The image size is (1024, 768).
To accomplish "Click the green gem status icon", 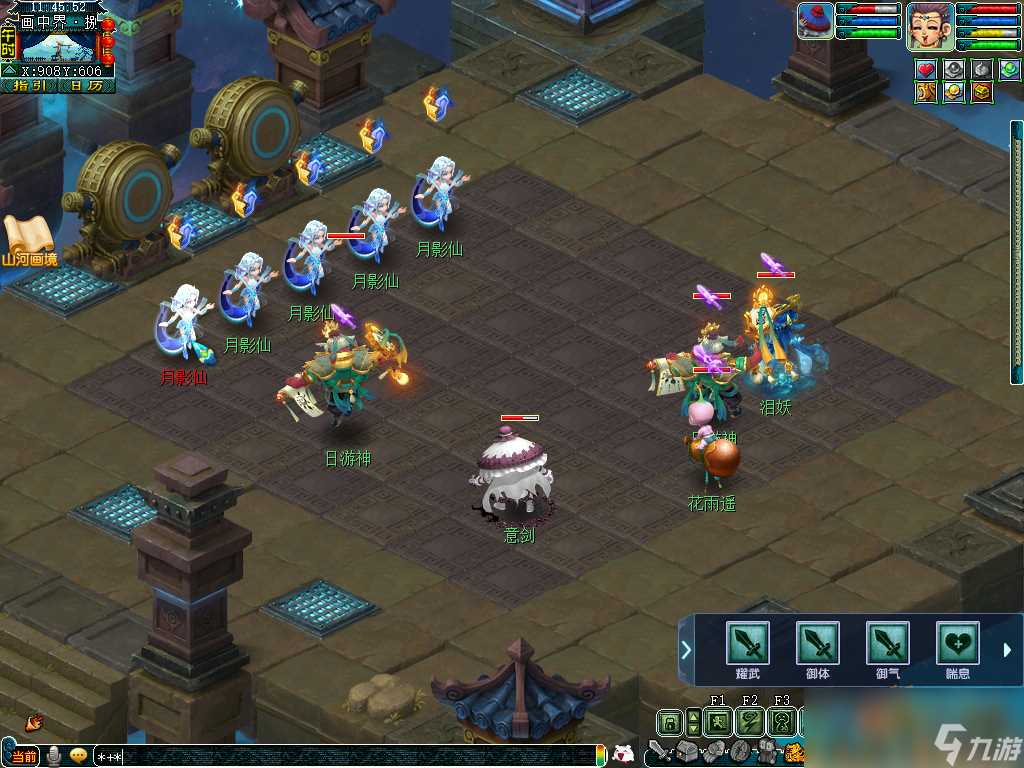I will (x=1009, y=70).
